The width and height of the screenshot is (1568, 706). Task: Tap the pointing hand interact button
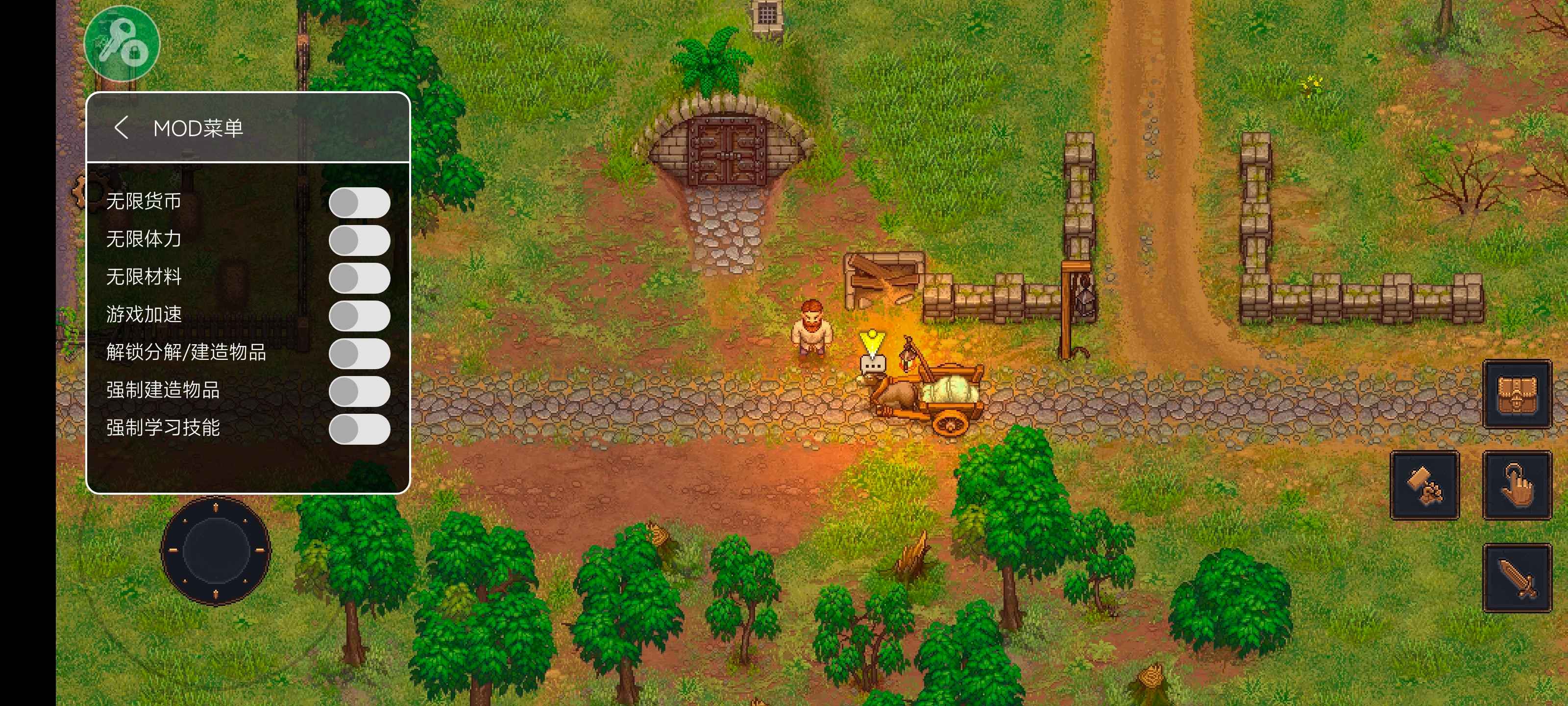click(x=1516, y=485)
